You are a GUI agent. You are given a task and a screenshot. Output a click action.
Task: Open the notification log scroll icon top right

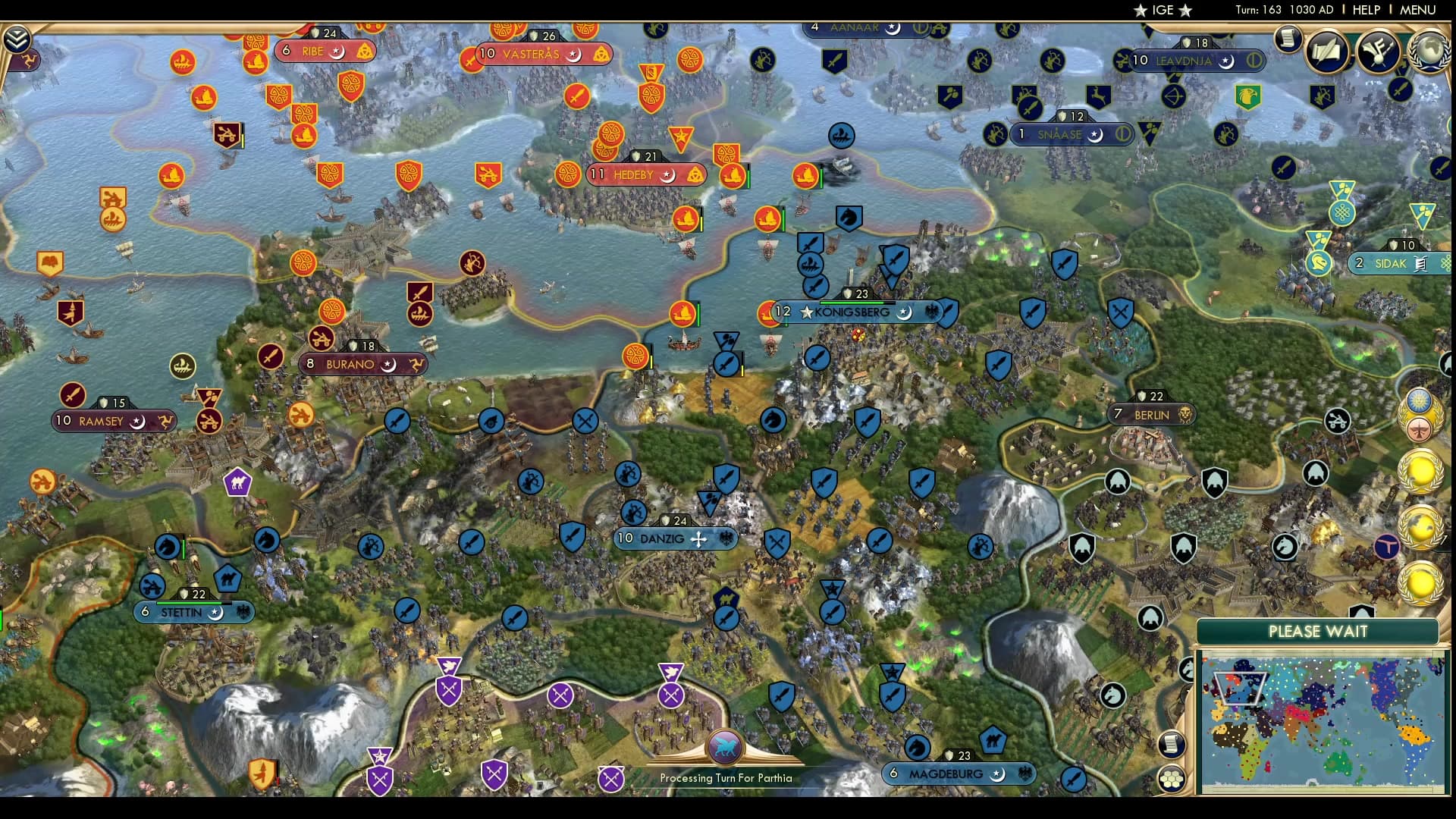tap(1288, 39)
